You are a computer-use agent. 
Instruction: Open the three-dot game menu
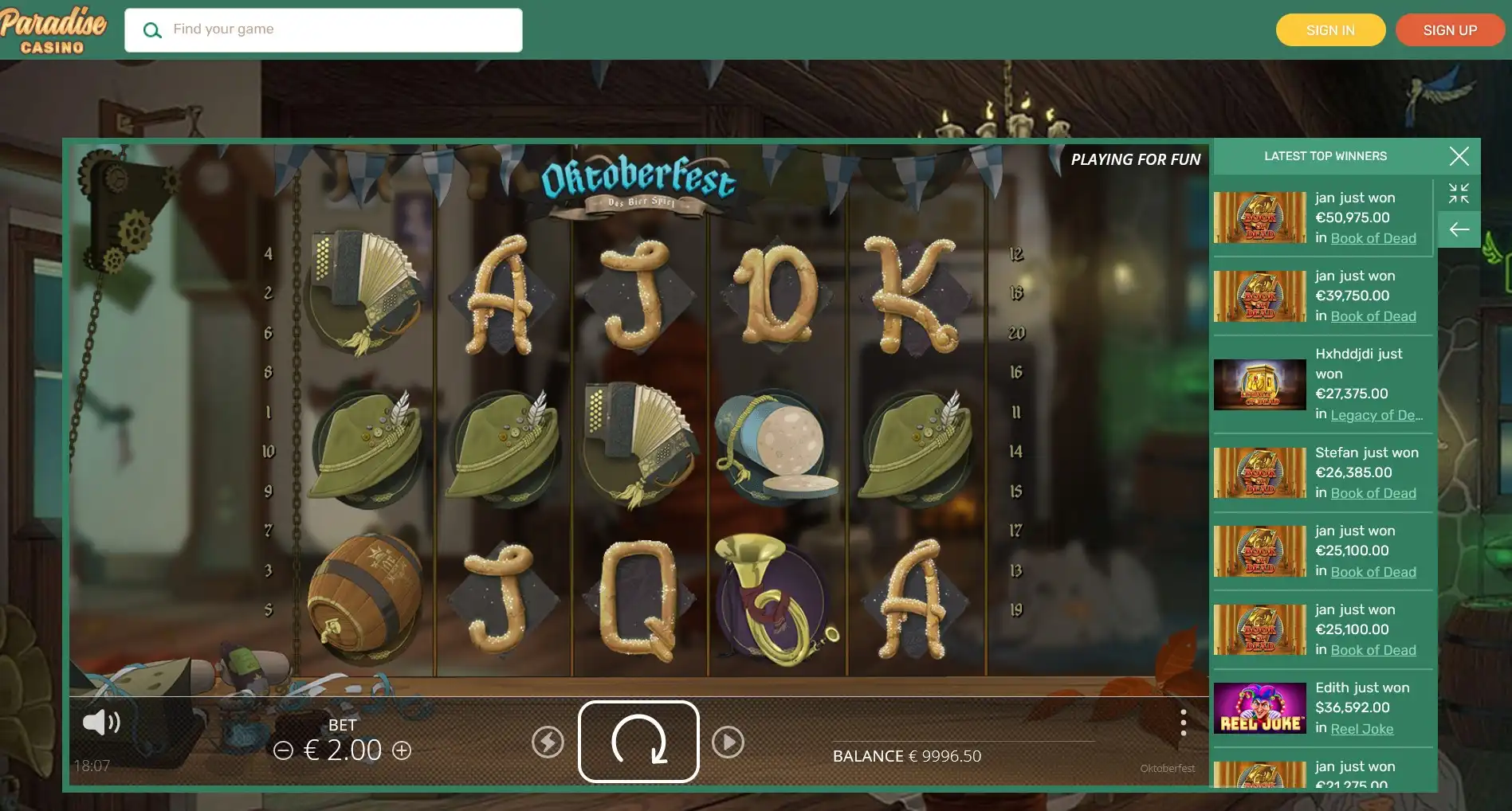coord(1183,723)
